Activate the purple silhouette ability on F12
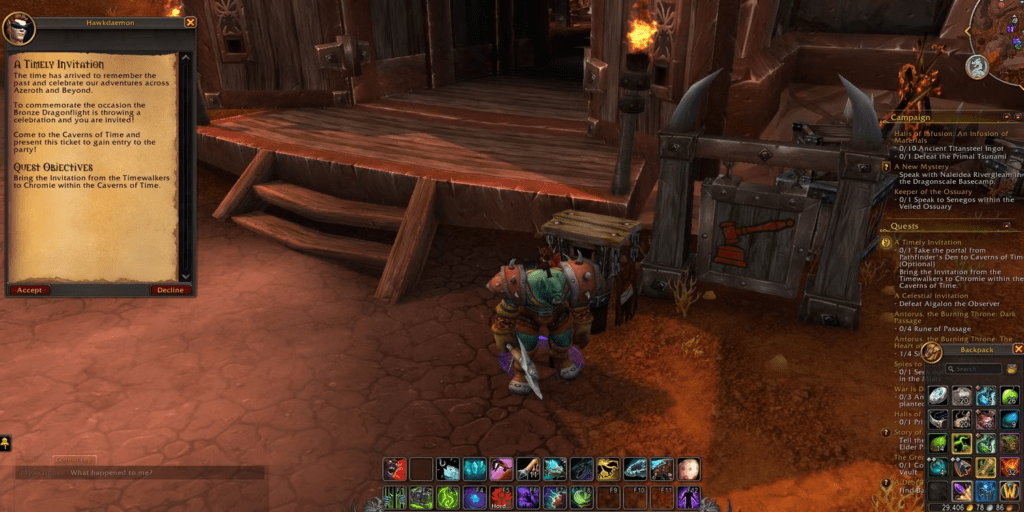The width and height of the screenshot is (1024, 512). 689,497
